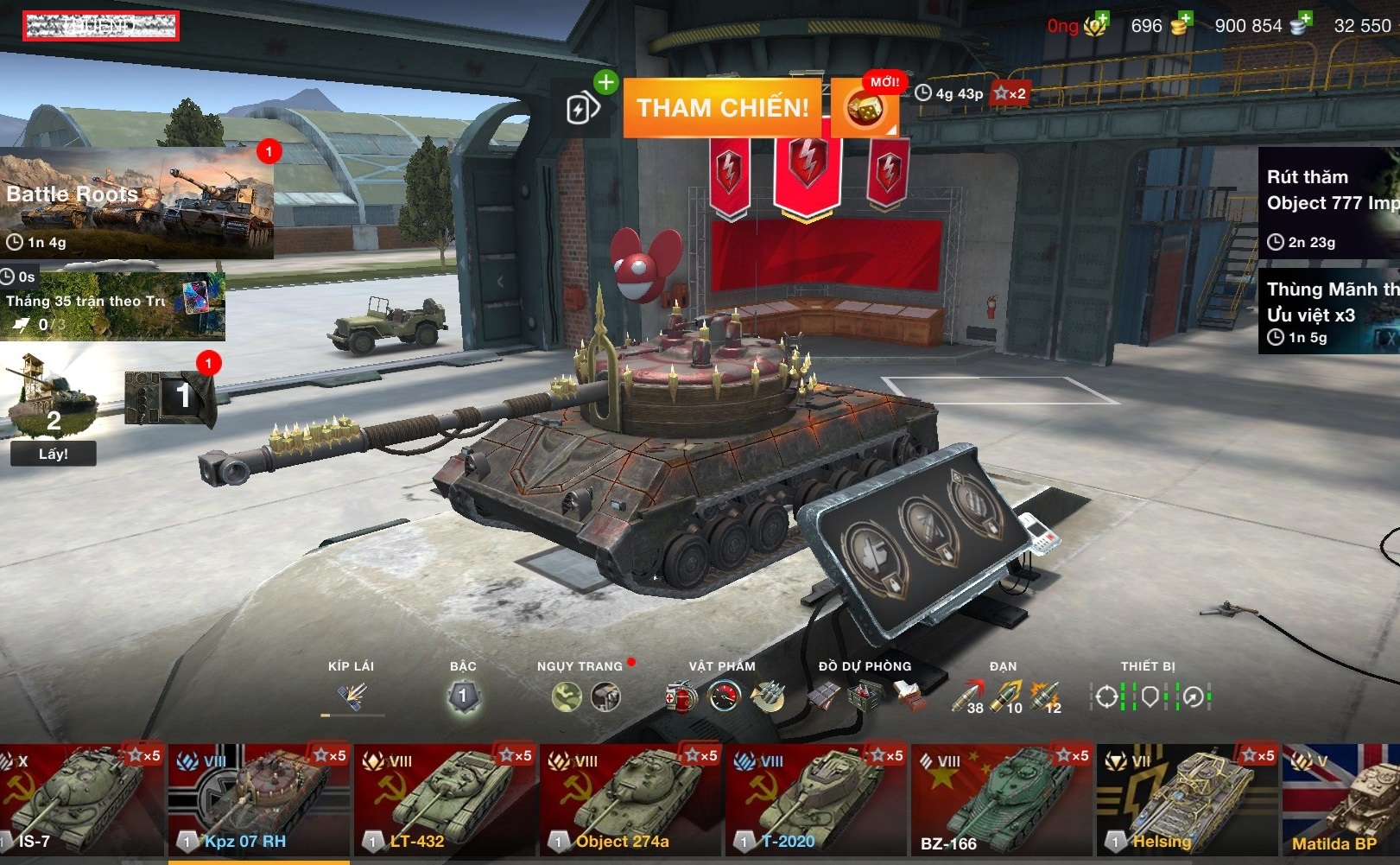Open the Rút thăm Object 777 offer

coord(1328,203)
